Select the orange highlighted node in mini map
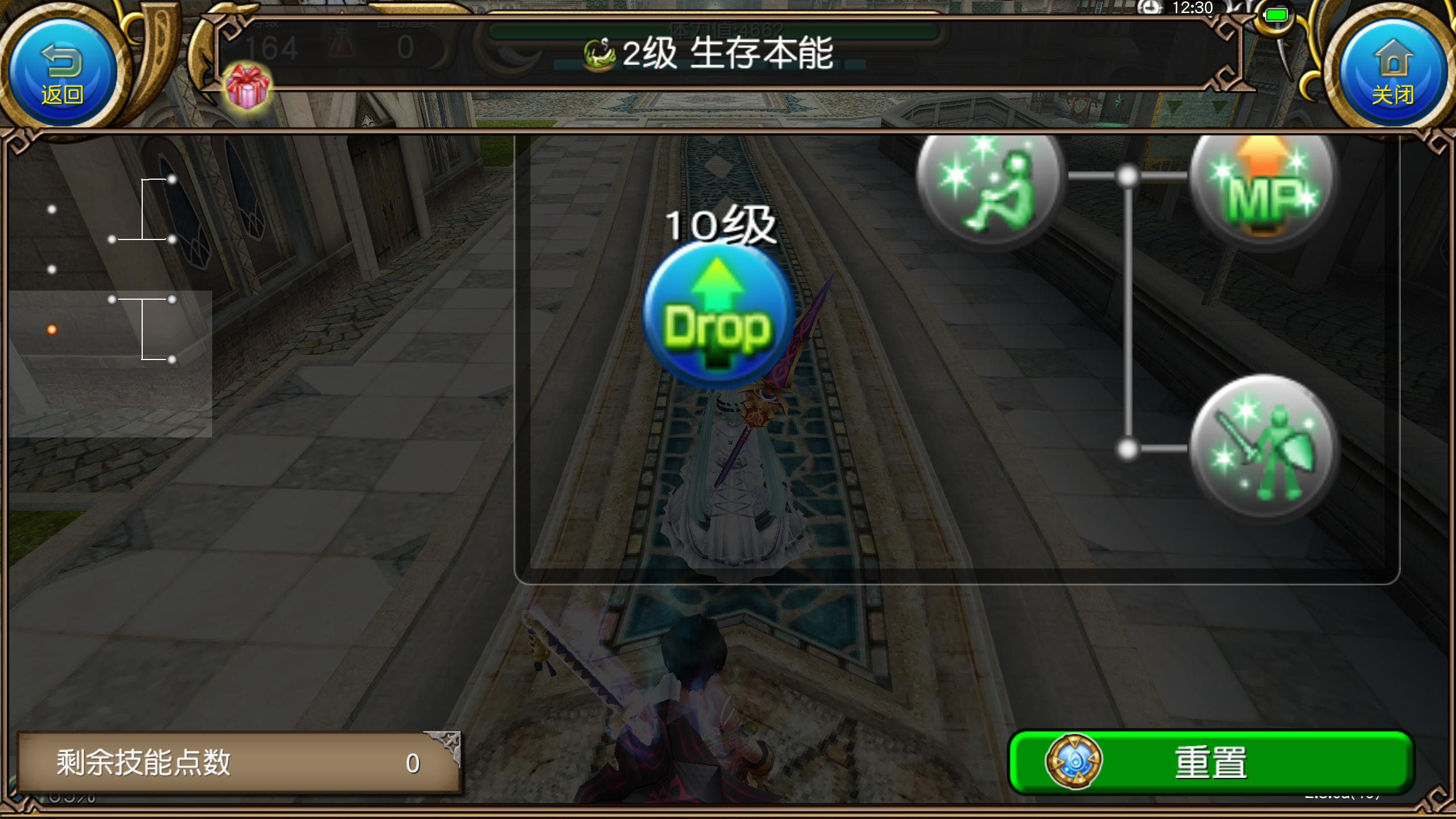 pos(51,329)
